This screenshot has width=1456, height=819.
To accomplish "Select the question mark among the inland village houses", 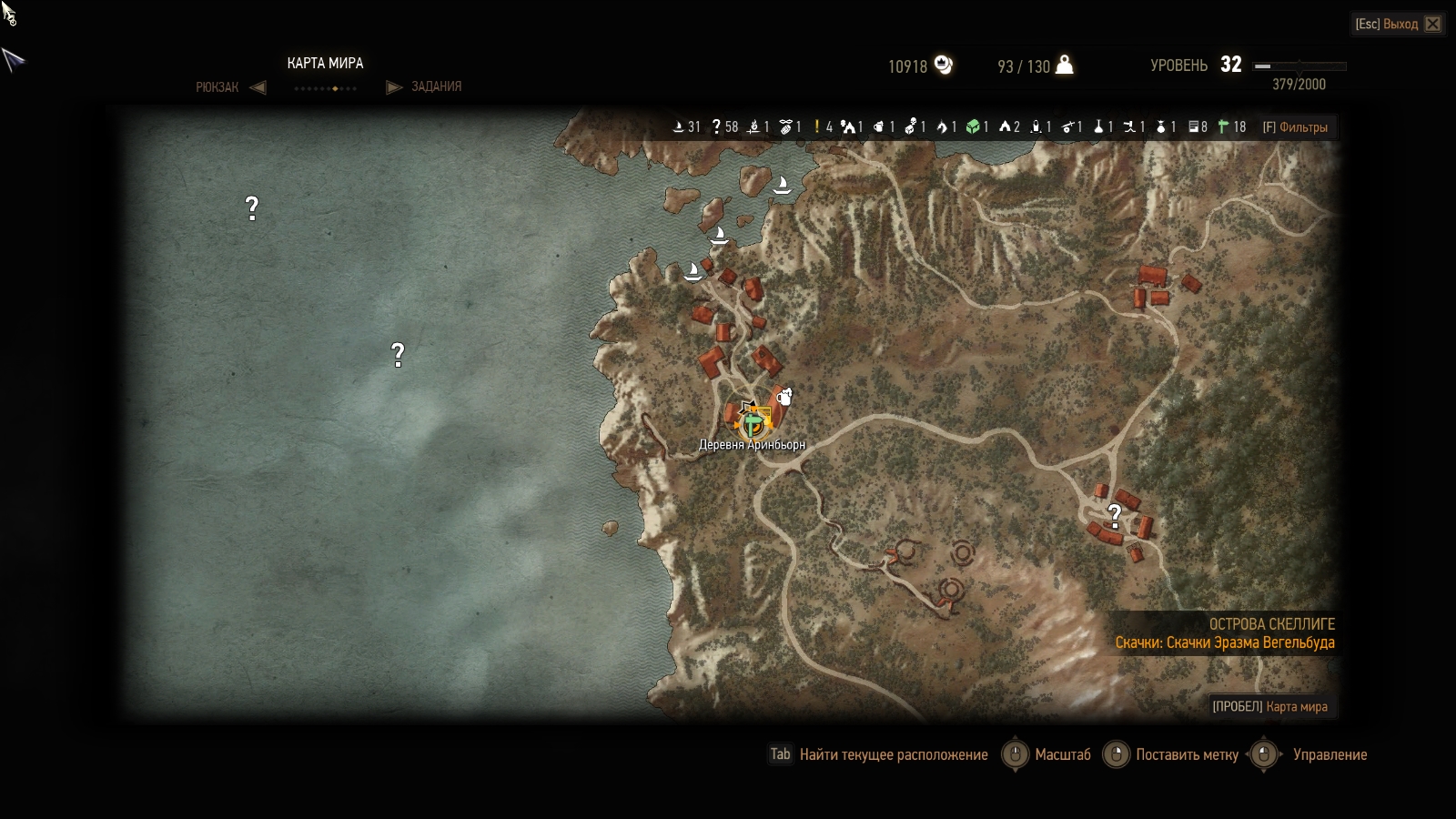I will 1115,516.
